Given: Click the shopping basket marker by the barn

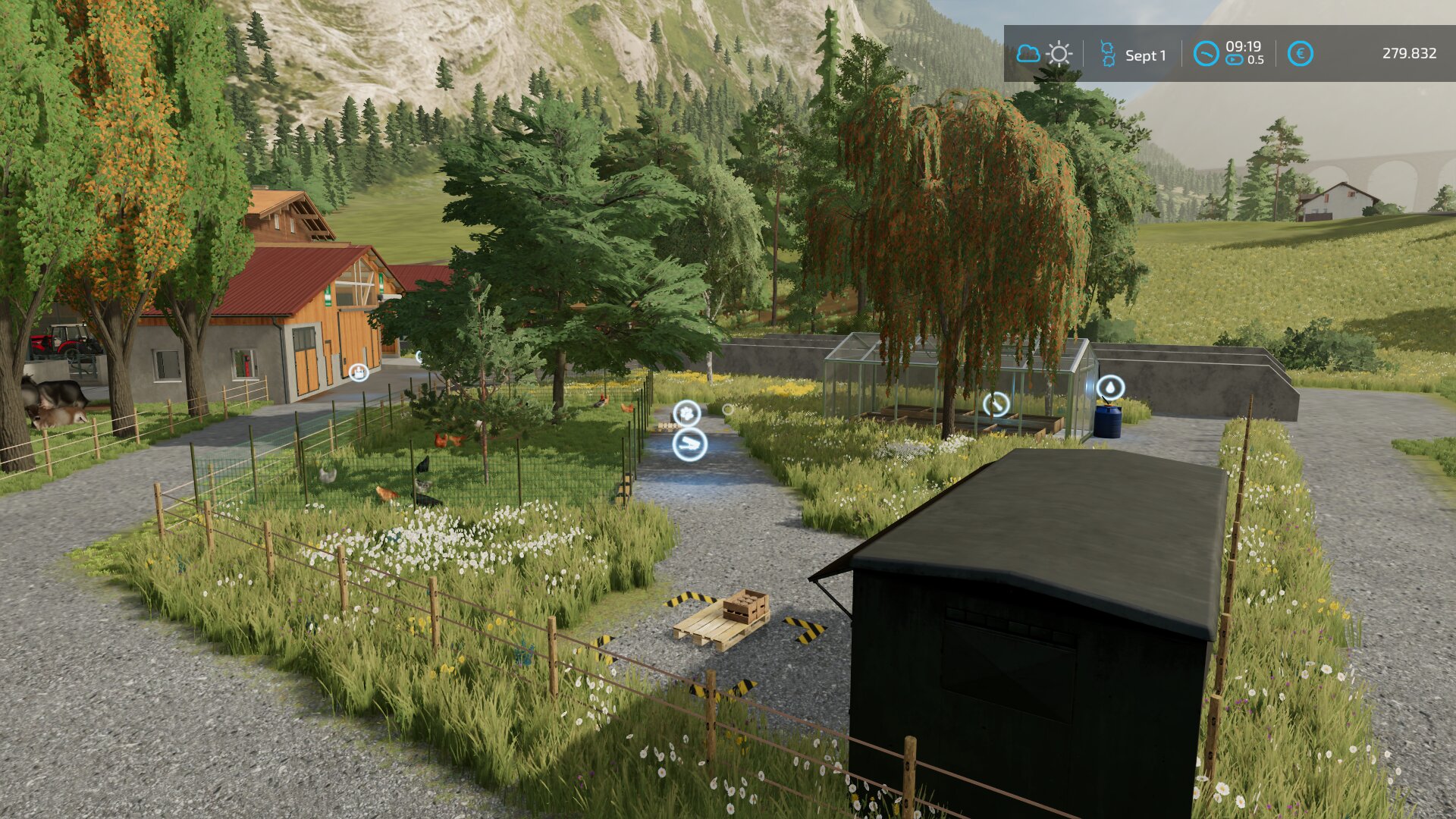Looking at the screenshot, I should pos(359,372).
